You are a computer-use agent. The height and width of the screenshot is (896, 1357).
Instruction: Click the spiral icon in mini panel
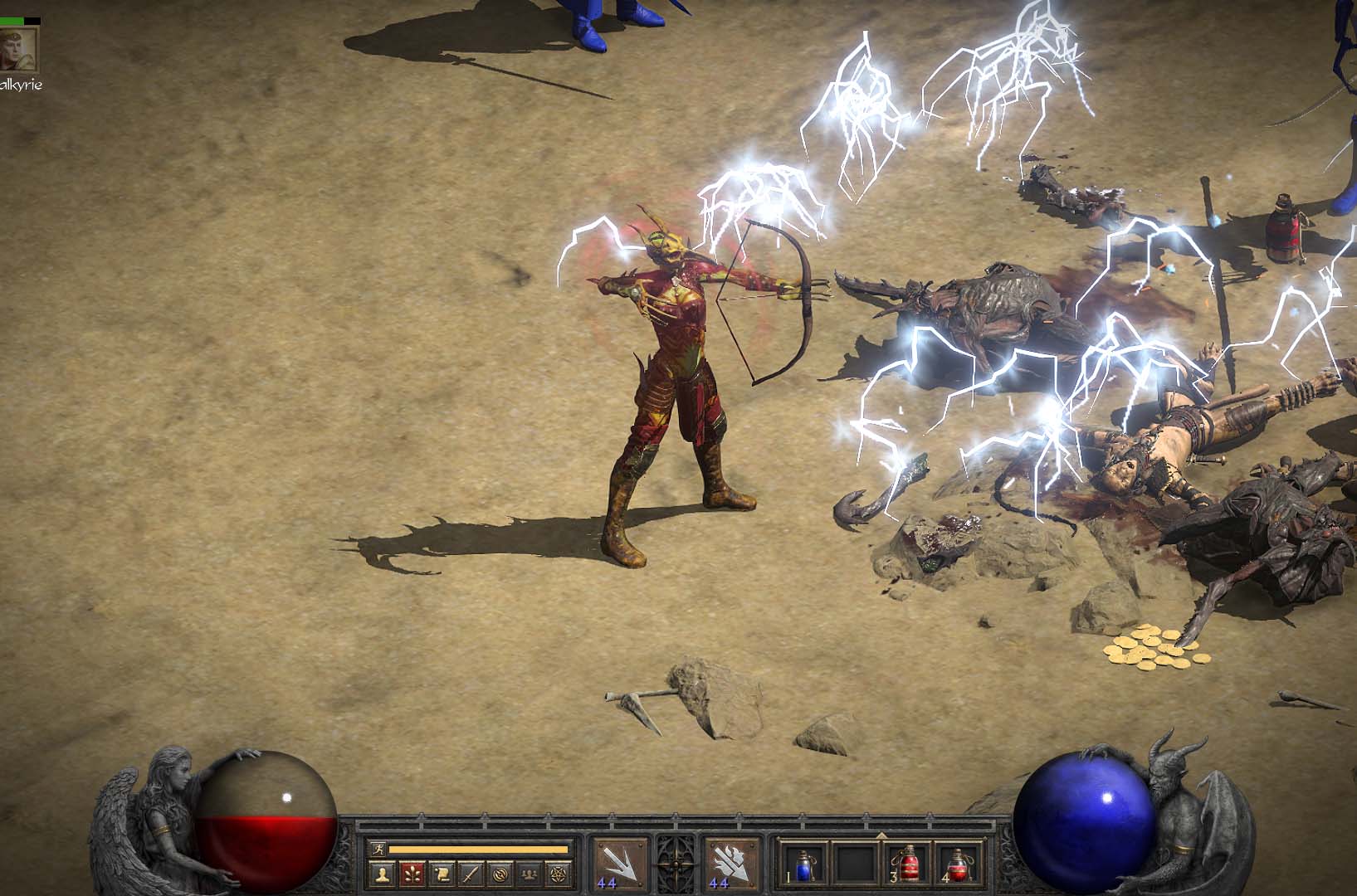pos(500,873)
